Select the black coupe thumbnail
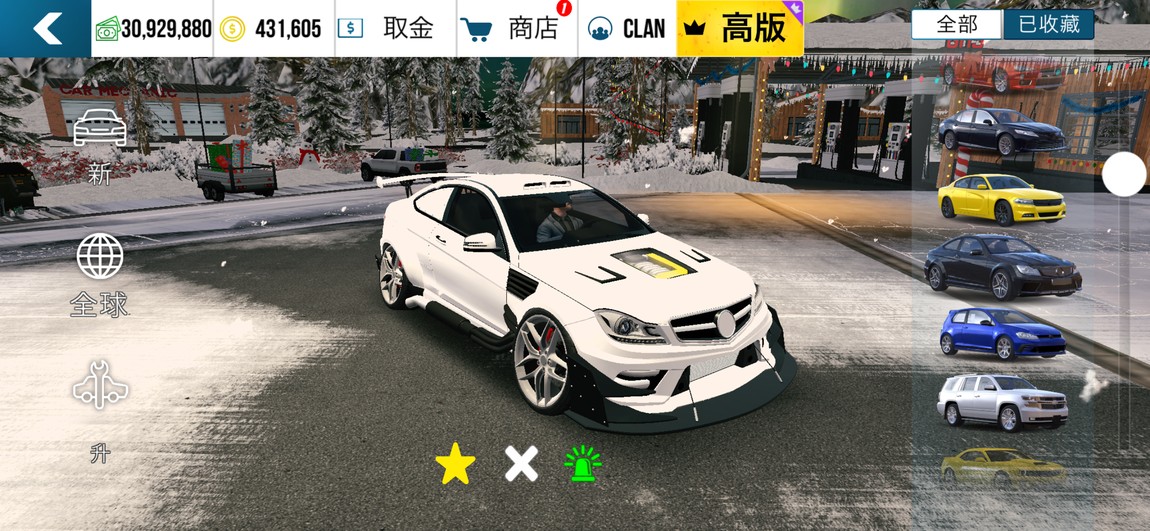 tap(1002, 266)
